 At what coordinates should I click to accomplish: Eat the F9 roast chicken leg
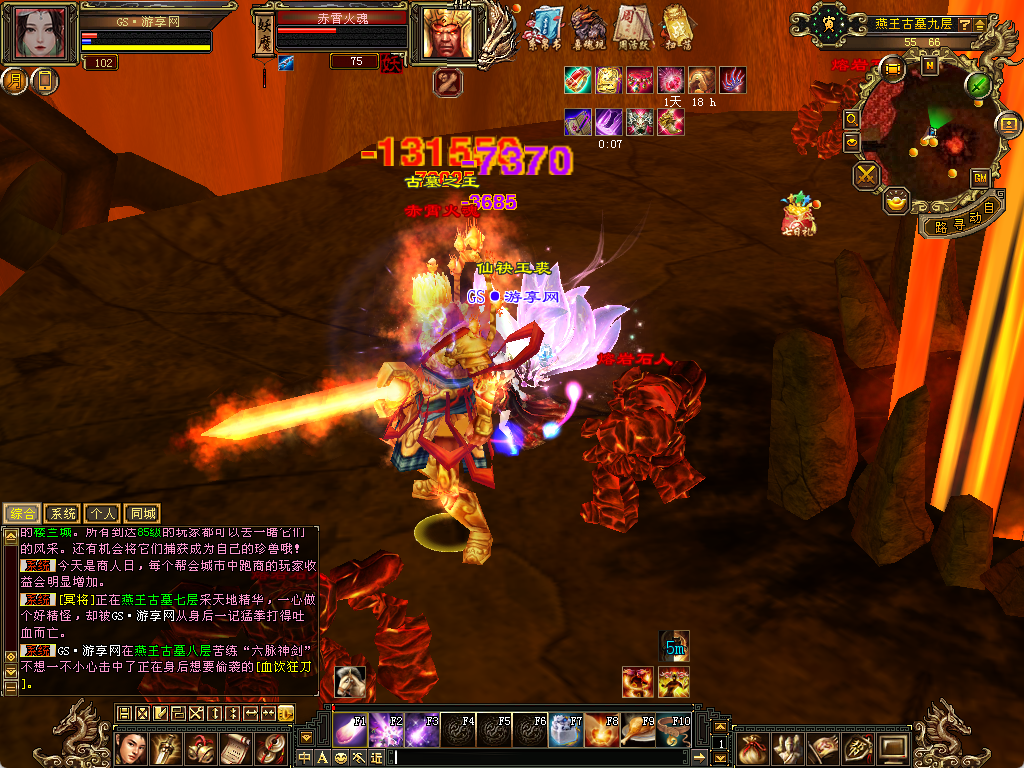coord(637,729)
